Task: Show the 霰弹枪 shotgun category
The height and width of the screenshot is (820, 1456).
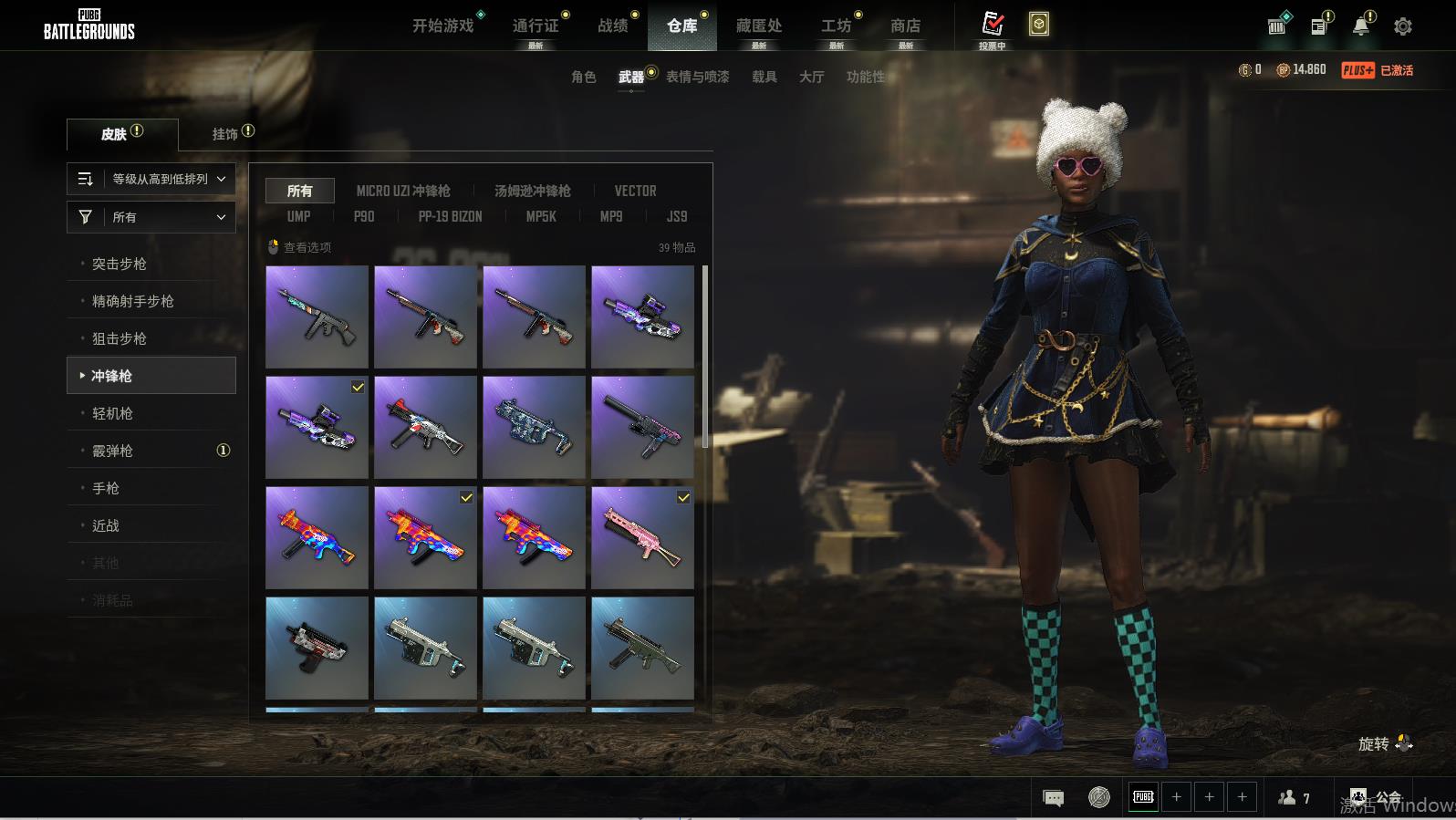Action: click(x=113, y=451)
